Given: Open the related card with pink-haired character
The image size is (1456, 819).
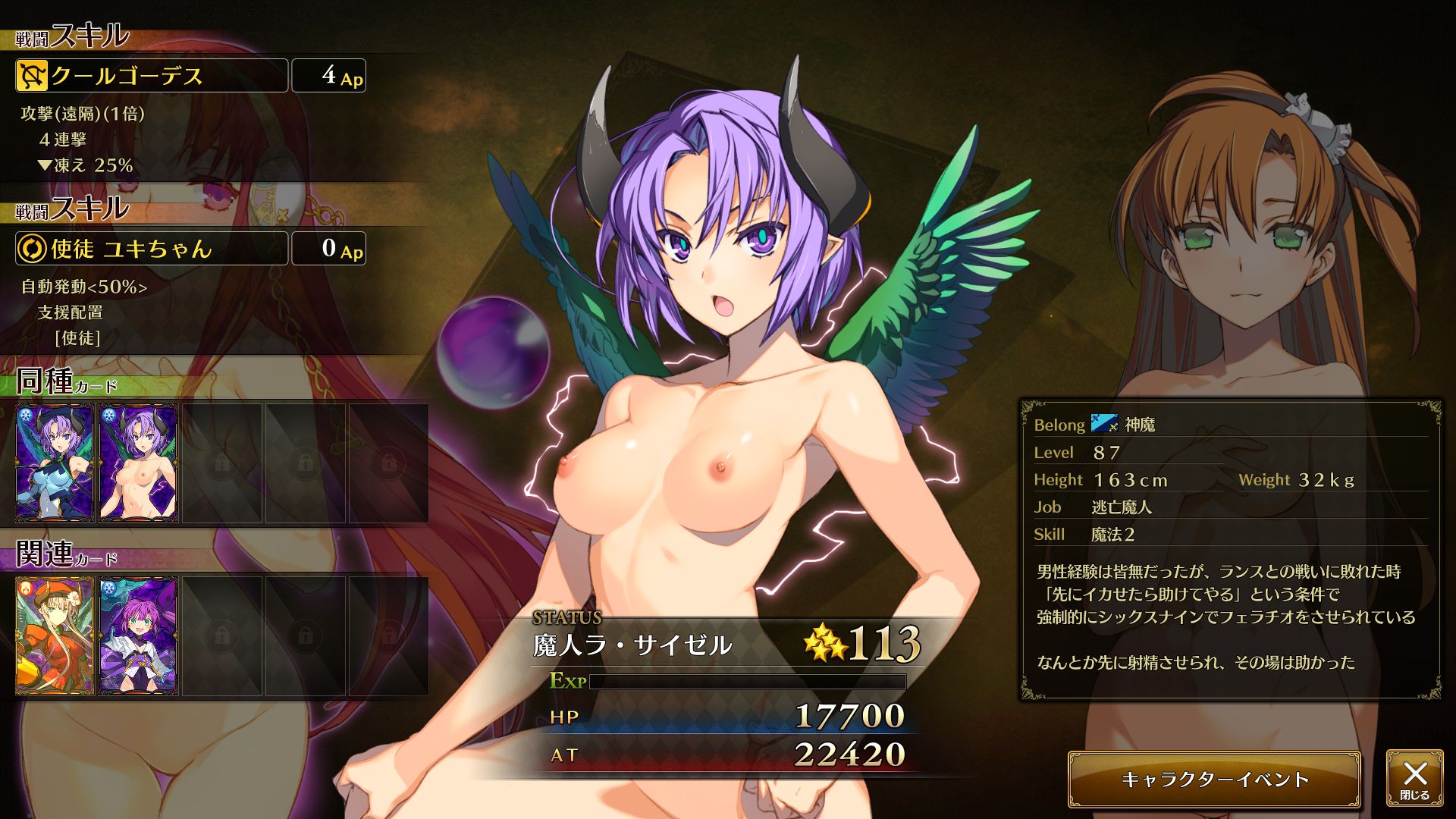Looking at the screenshot, I should (139, 636).
